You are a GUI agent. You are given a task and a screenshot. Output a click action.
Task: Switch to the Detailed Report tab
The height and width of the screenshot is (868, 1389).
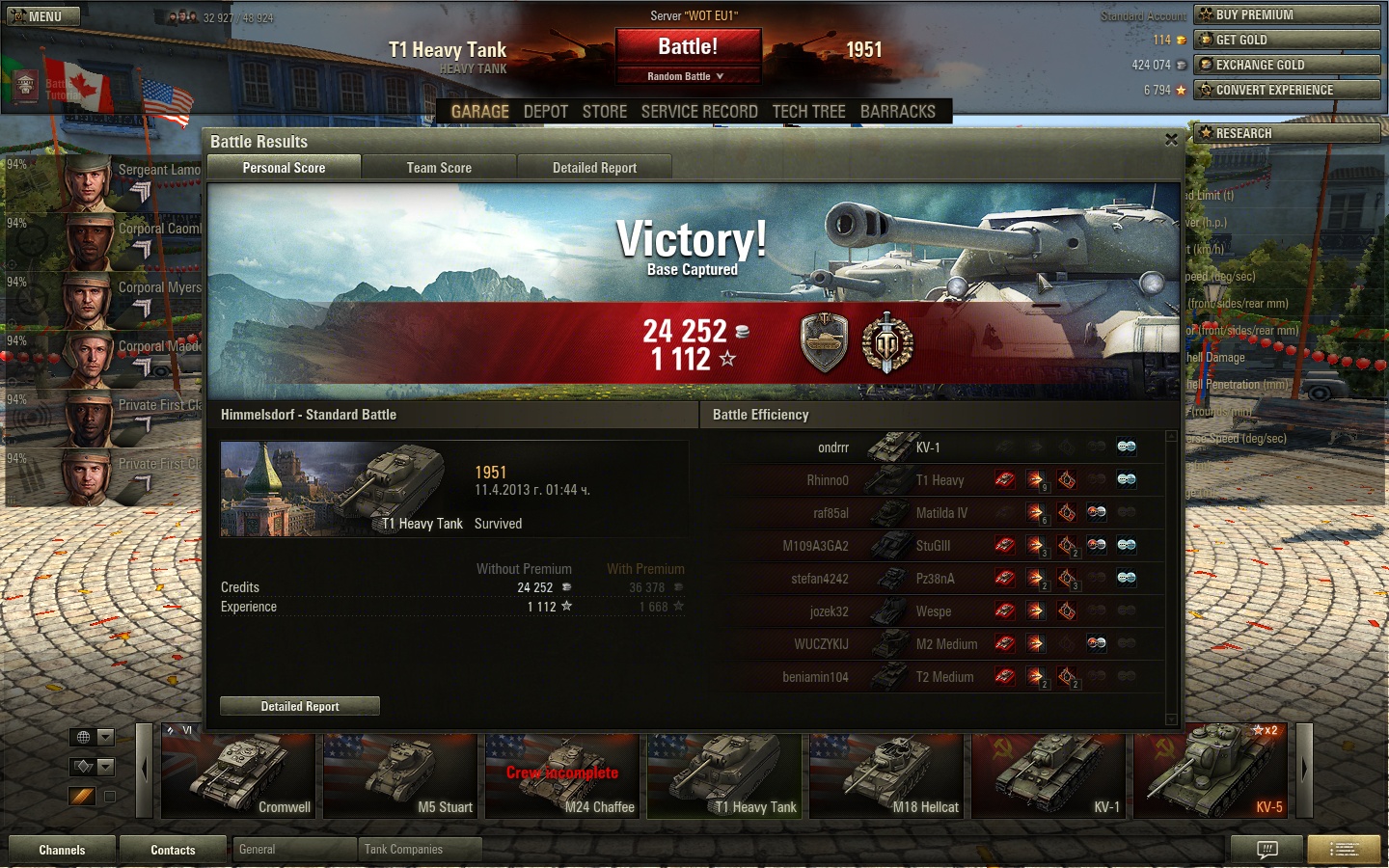(x=594, y=168)
